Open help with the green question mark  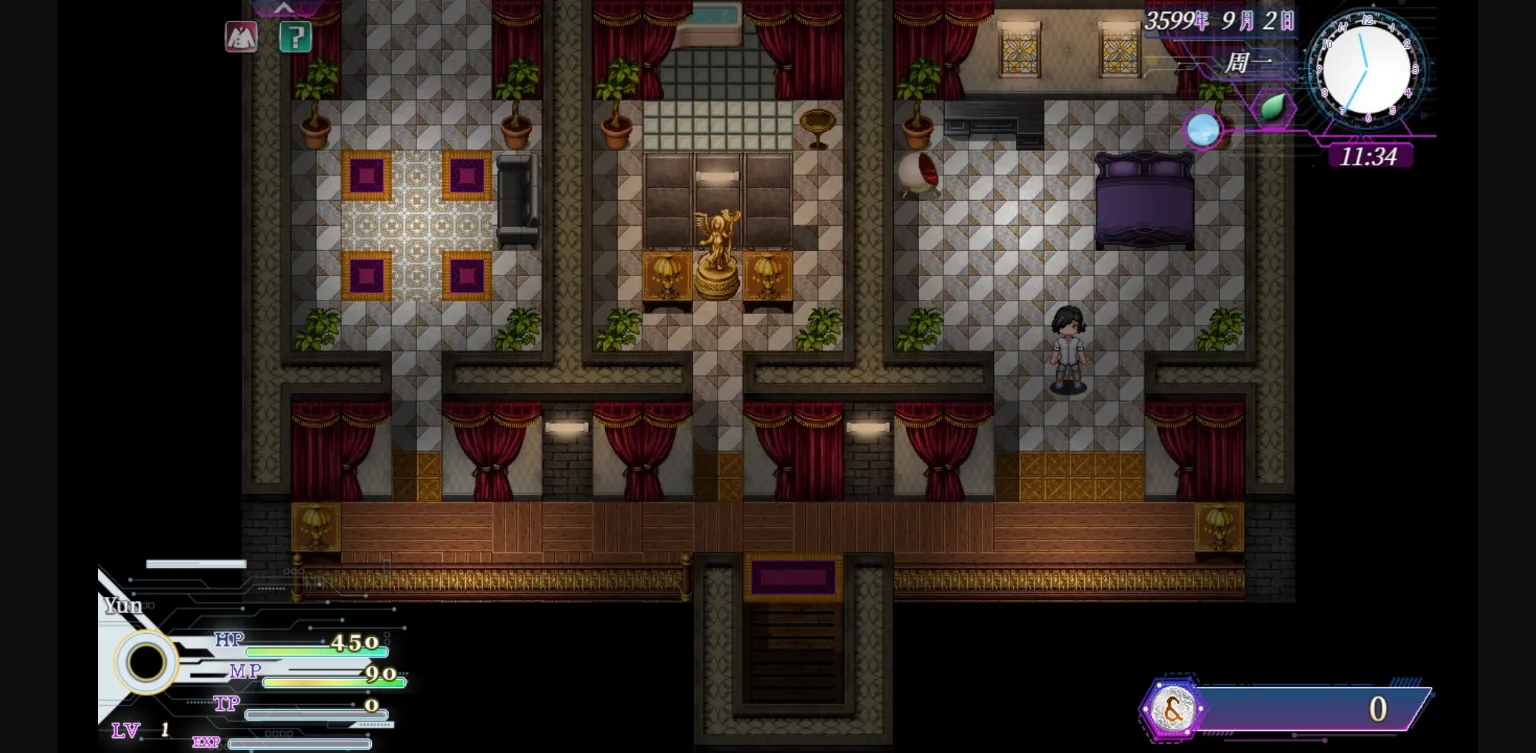[295, 37]
